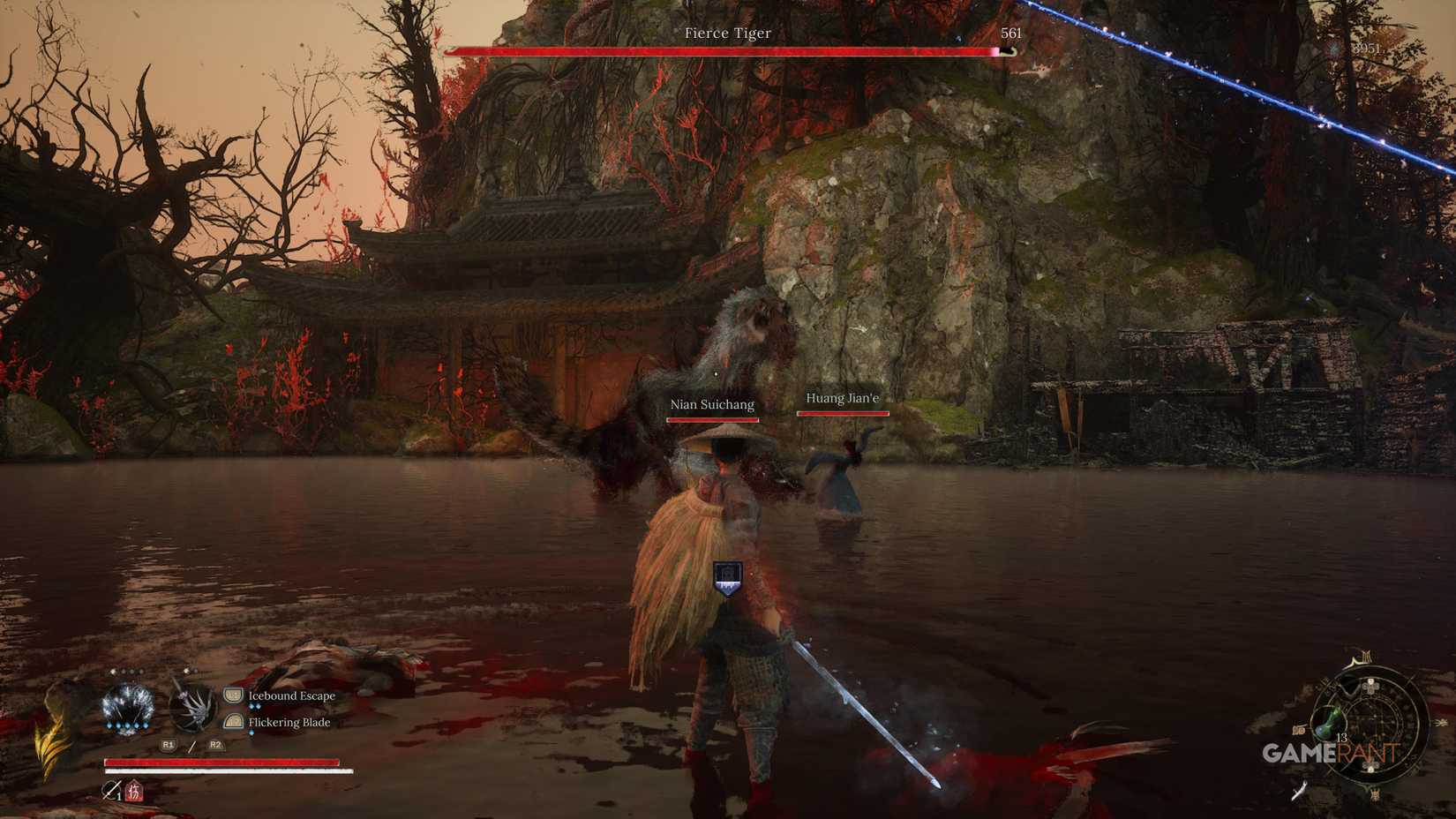
Task: Click the GameRant watermark
Action: tap(1330, 752)
